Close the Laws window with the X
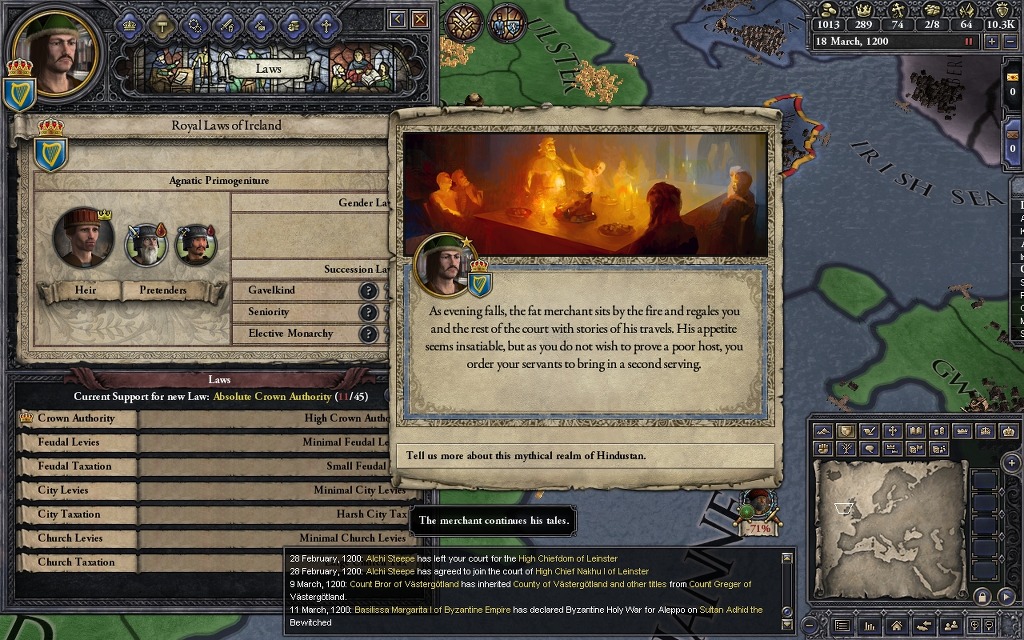 pos(420,19)
